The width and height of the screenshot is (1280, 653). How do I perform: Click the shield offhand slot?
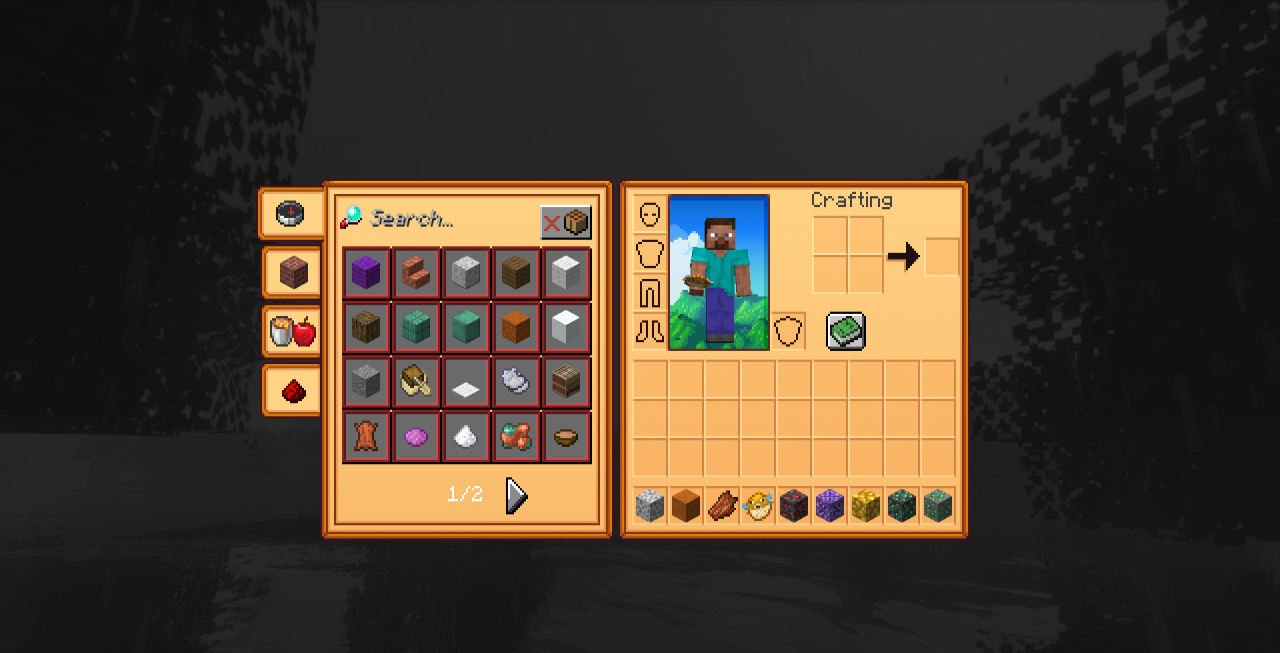(789, 331)
